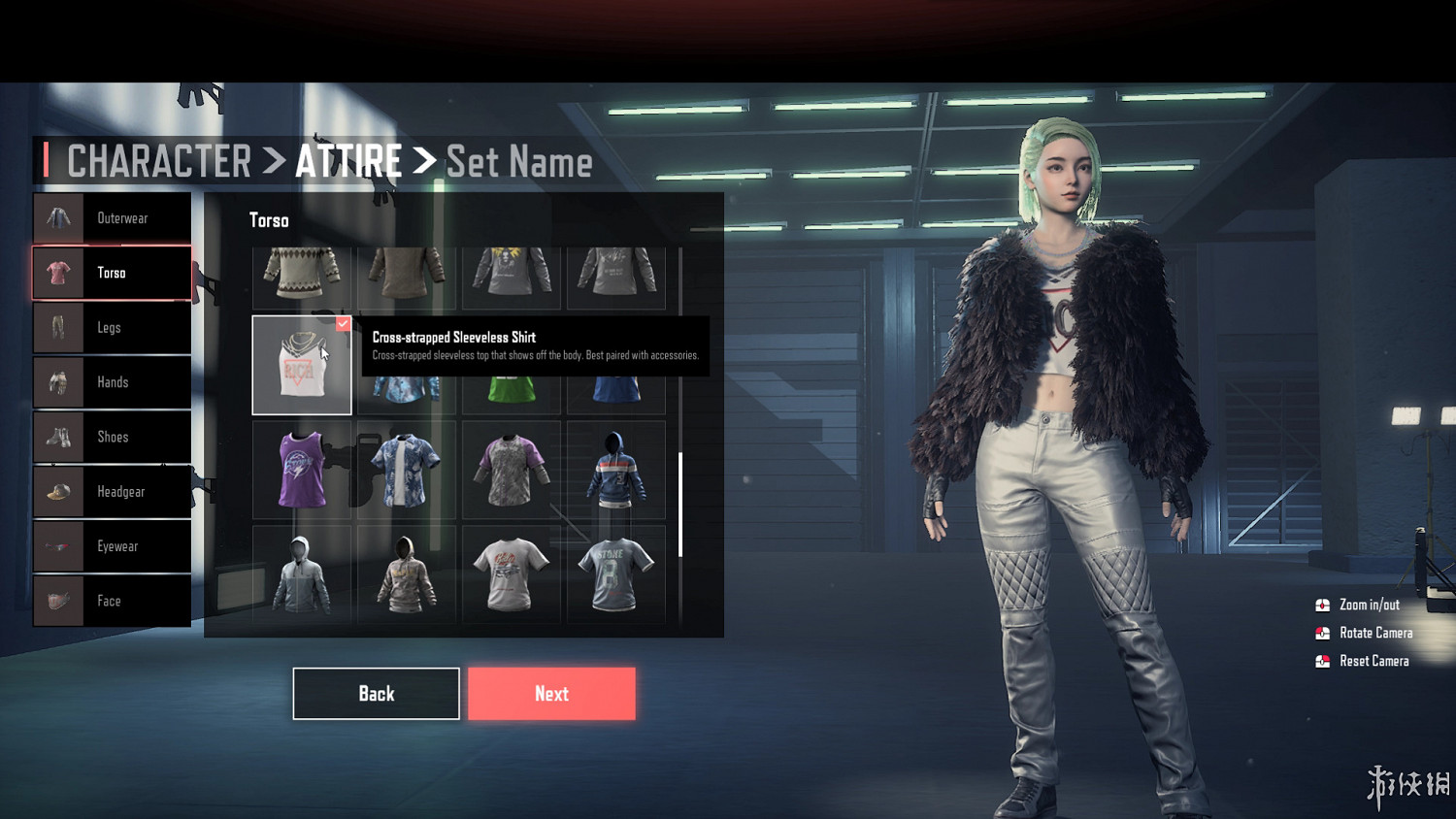Select the Torso category

coord(112,273)
